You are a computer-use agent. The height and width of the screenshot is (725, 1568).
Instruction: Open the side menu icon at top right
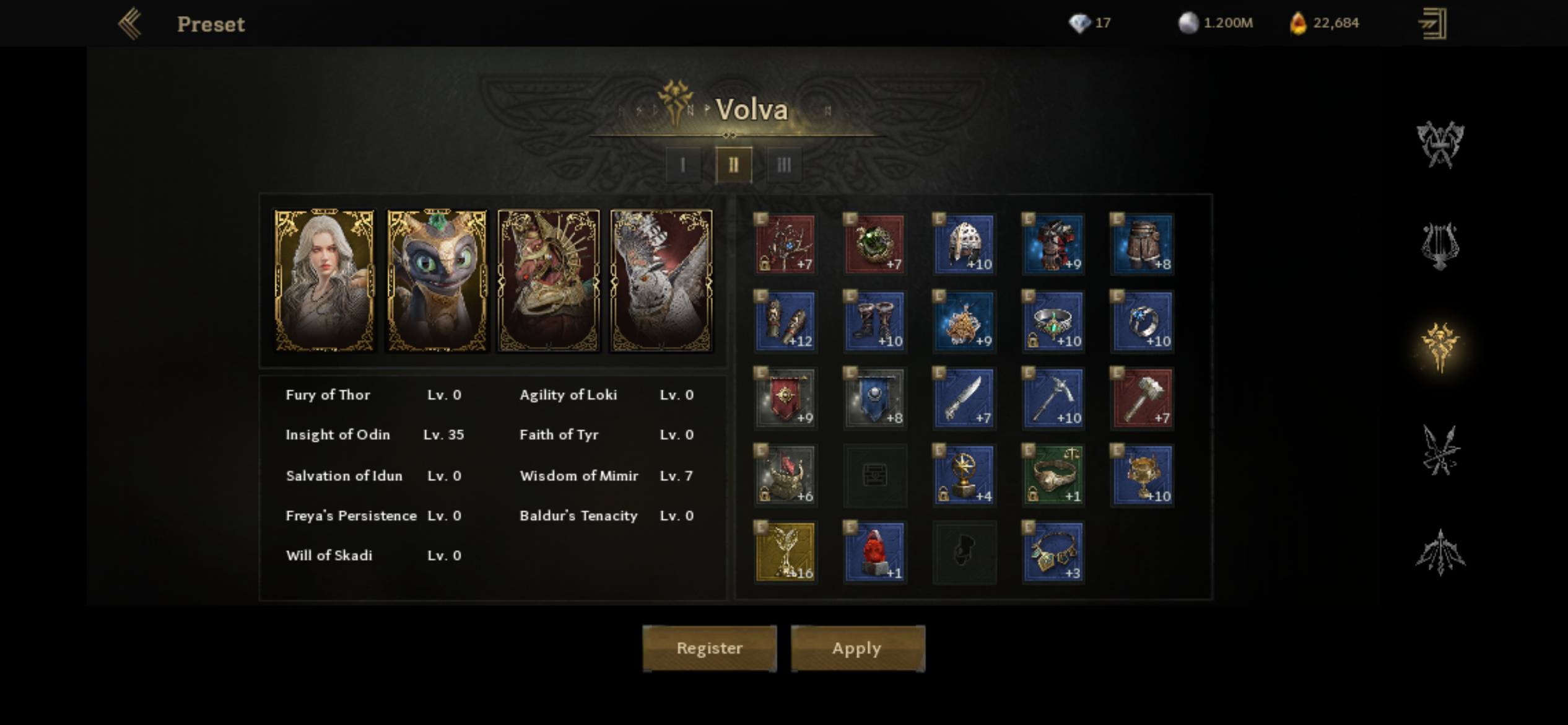pos(1432,24)
